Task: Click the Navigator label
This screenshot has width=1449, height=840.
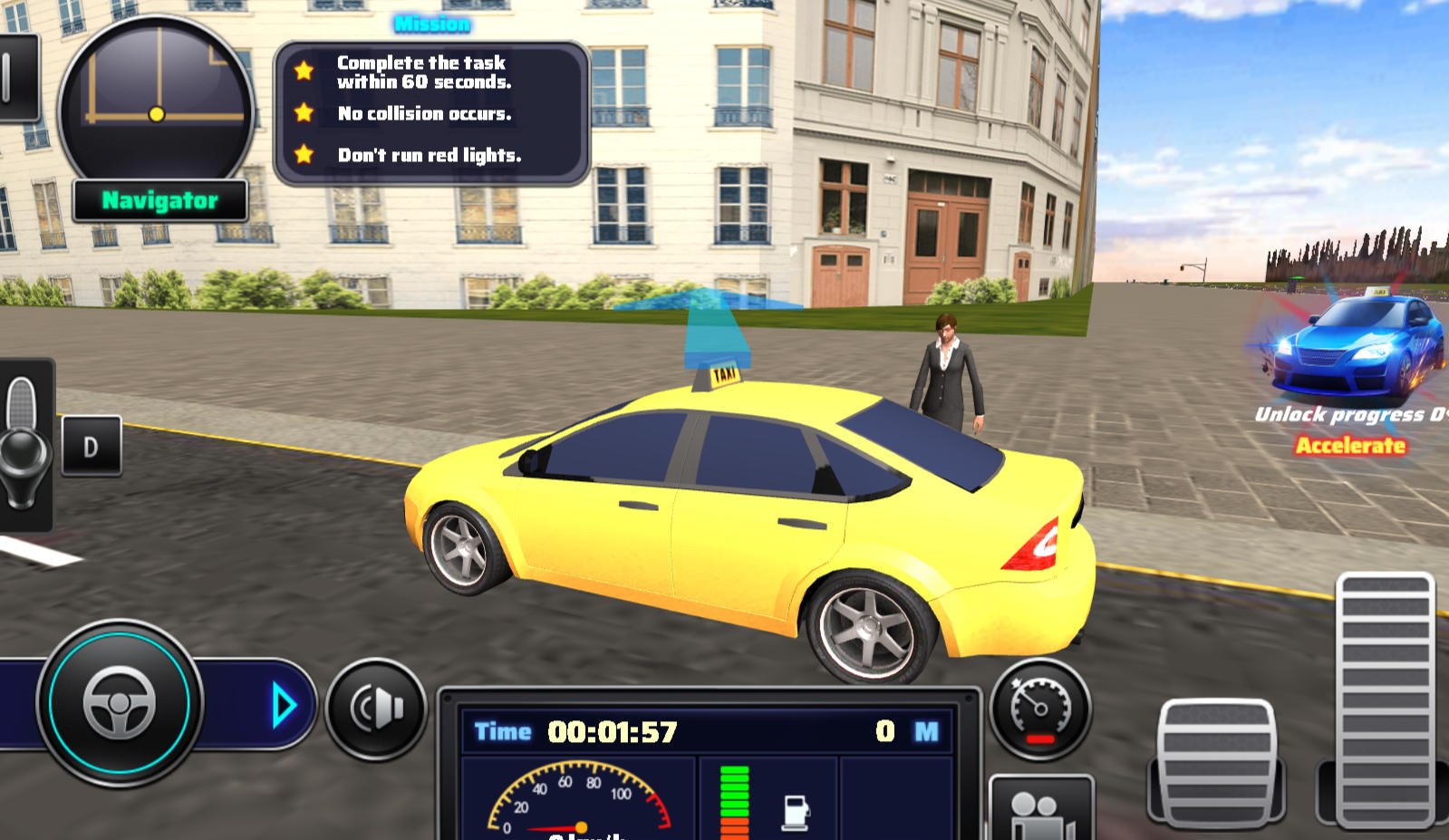Action: click(159, 201)
